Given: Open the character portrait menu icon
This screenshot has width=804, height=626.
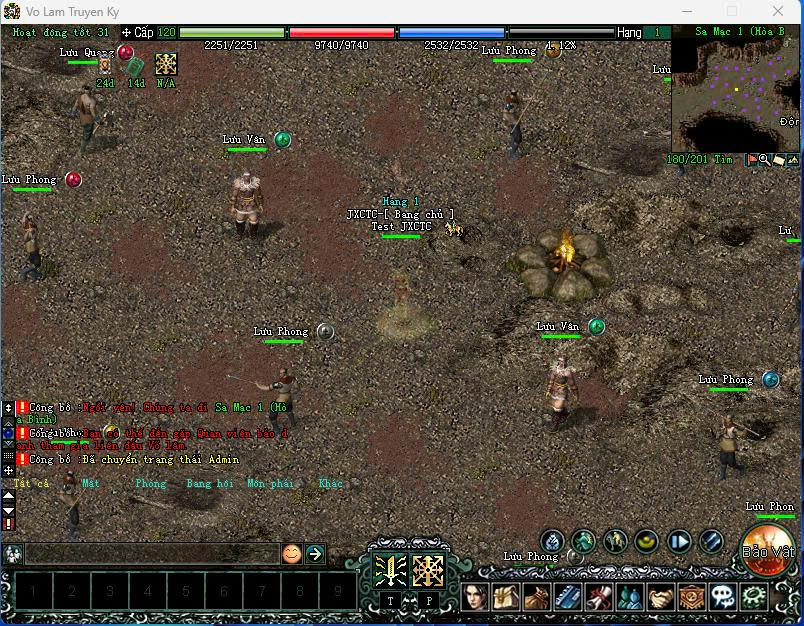Looking at the screenshot, I should [475, 597].
